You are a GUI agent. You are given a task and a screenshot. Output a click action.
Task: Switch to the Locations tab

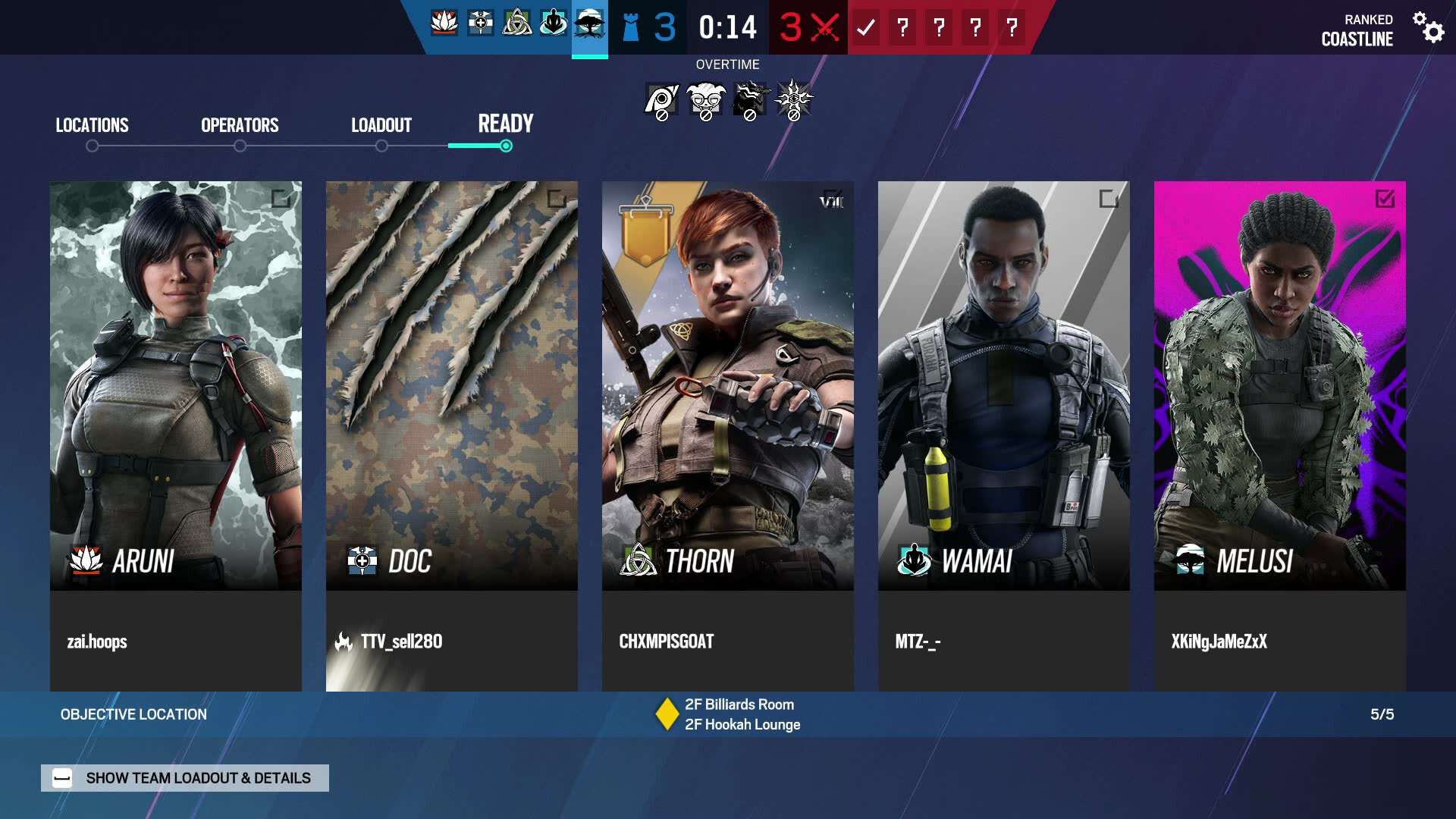tap(92, 125)
